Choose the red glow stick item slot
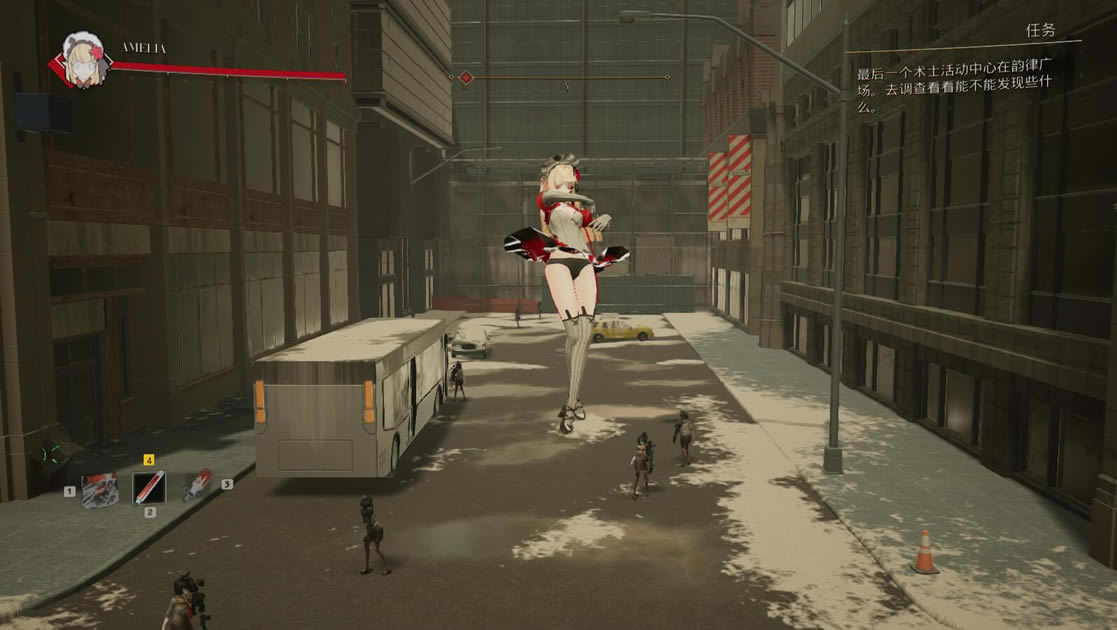The width and height of the screenshot is (1117, 630). click(x=149, y=488)
